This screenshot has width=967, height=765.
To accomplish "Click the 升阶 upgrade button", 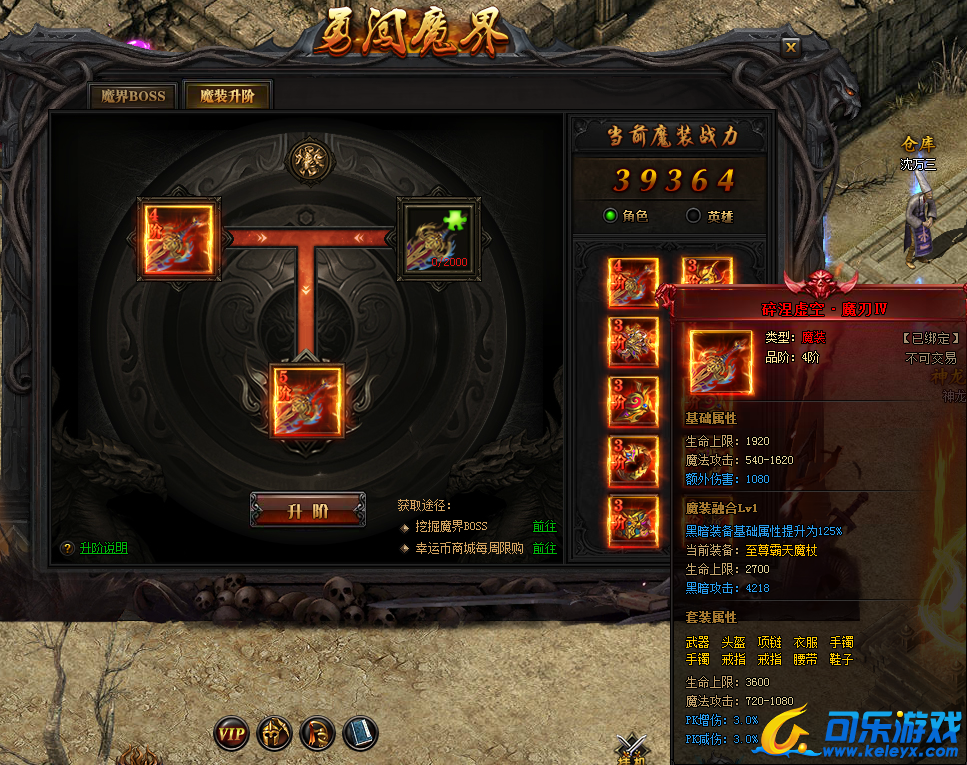I will tap(307, 510).
